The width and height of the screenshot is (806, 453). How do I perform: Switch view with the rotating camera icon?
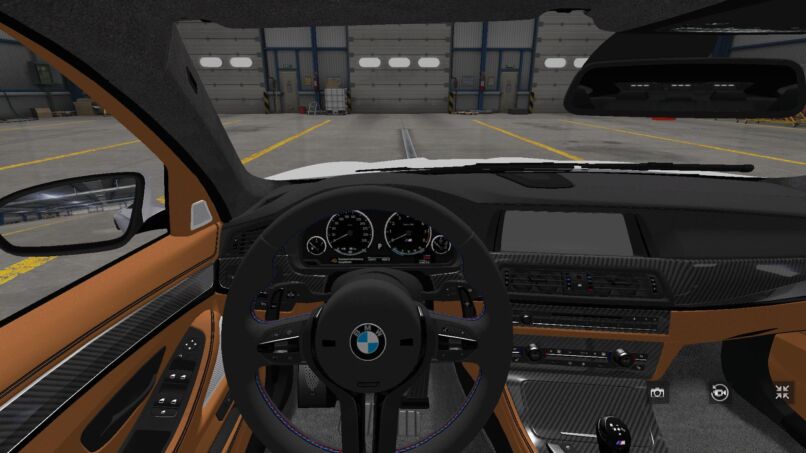tap(719, 392)
